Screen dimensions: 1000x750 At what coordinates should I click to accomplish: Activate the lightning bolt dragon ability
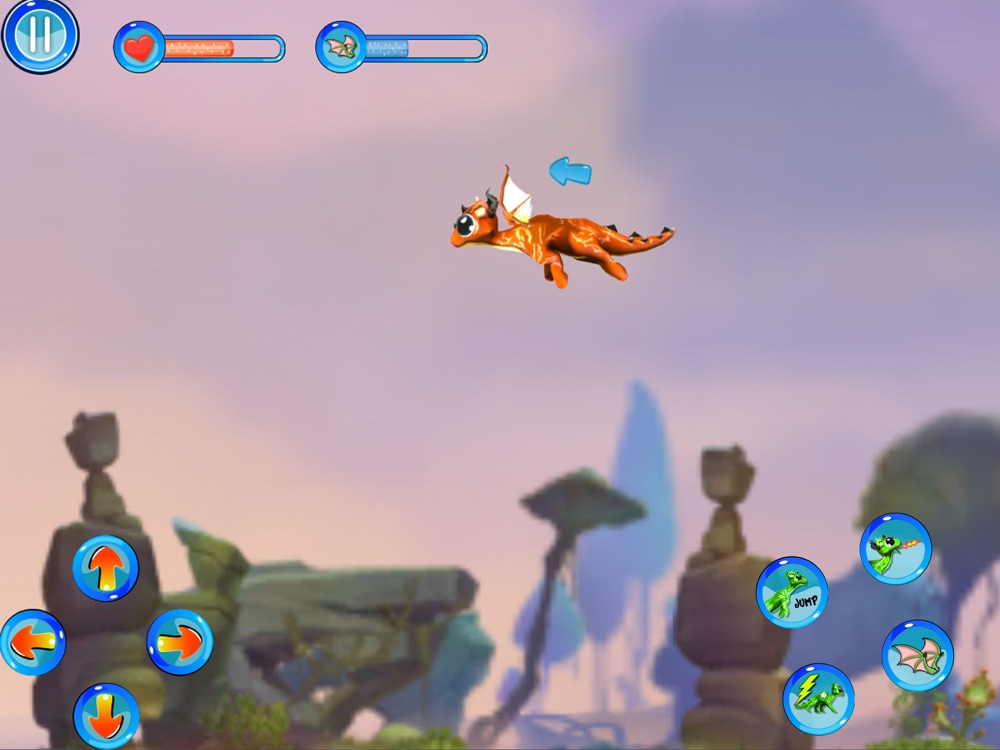818,698
